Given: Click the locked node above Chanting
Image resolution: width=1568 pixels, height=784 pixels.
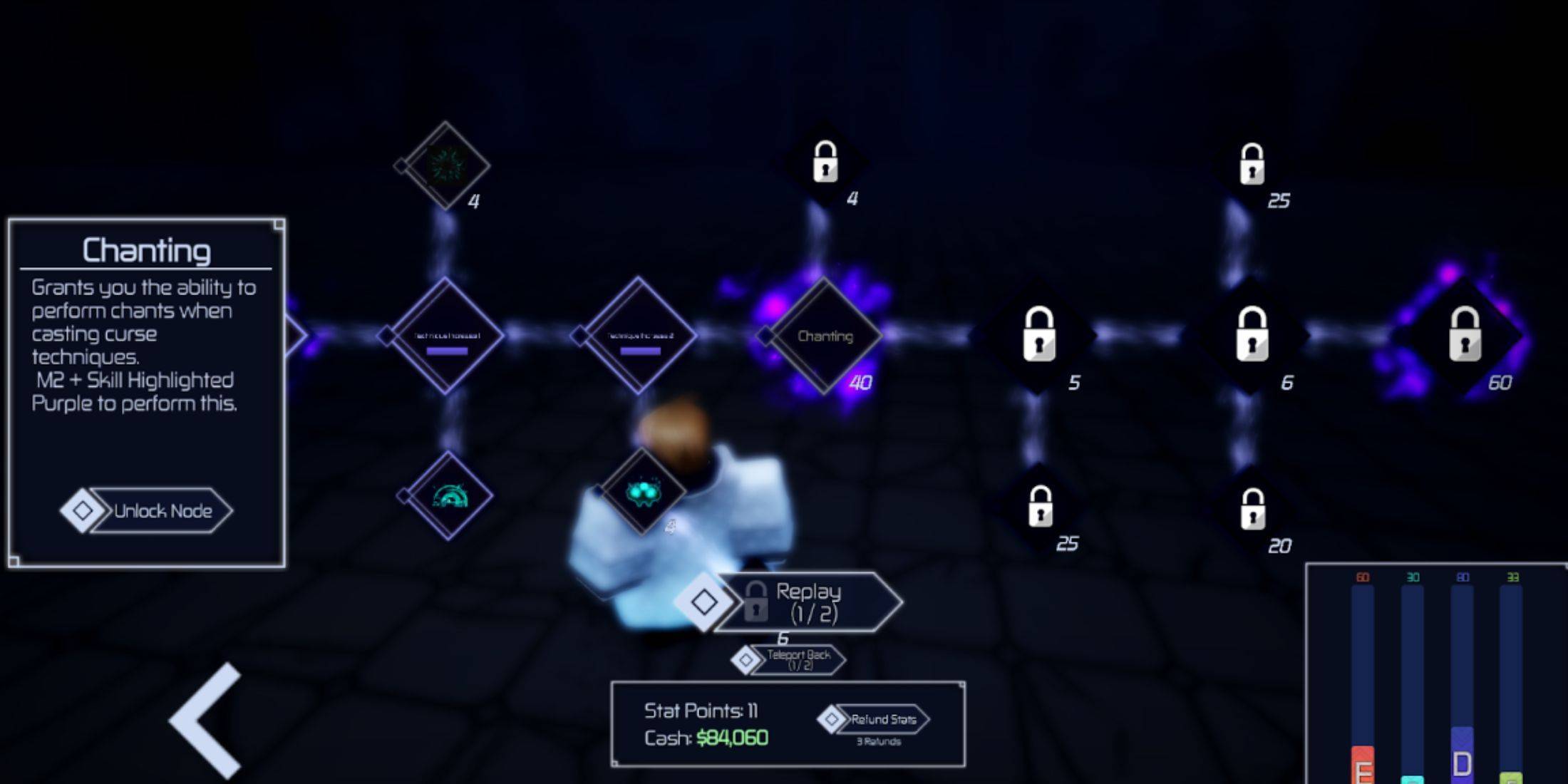Looking at the screenshot, I should [x=825, y=162].
